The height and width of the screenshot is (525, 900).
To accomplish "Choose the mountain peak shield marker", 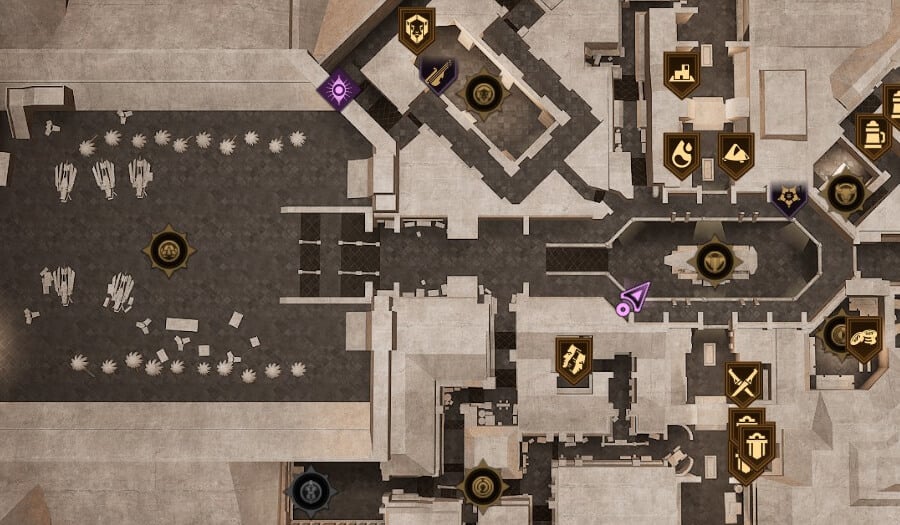I will pos(736,154).
